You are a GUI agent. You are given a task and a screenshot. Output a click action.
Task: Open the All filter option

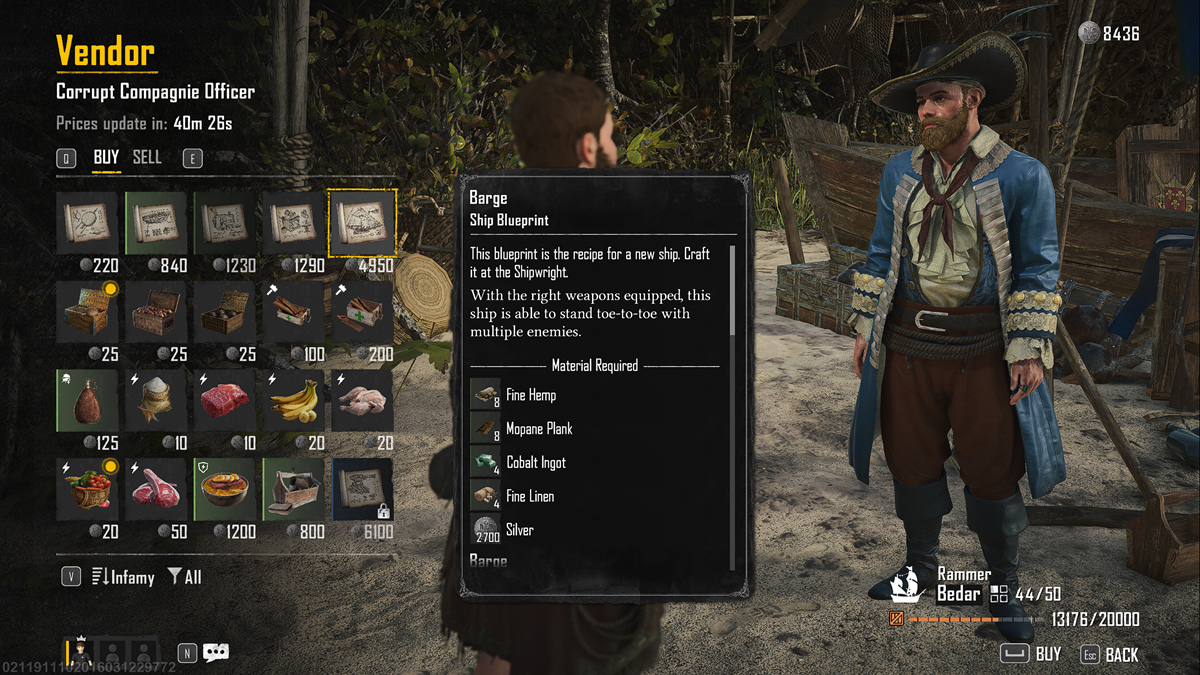185,577
